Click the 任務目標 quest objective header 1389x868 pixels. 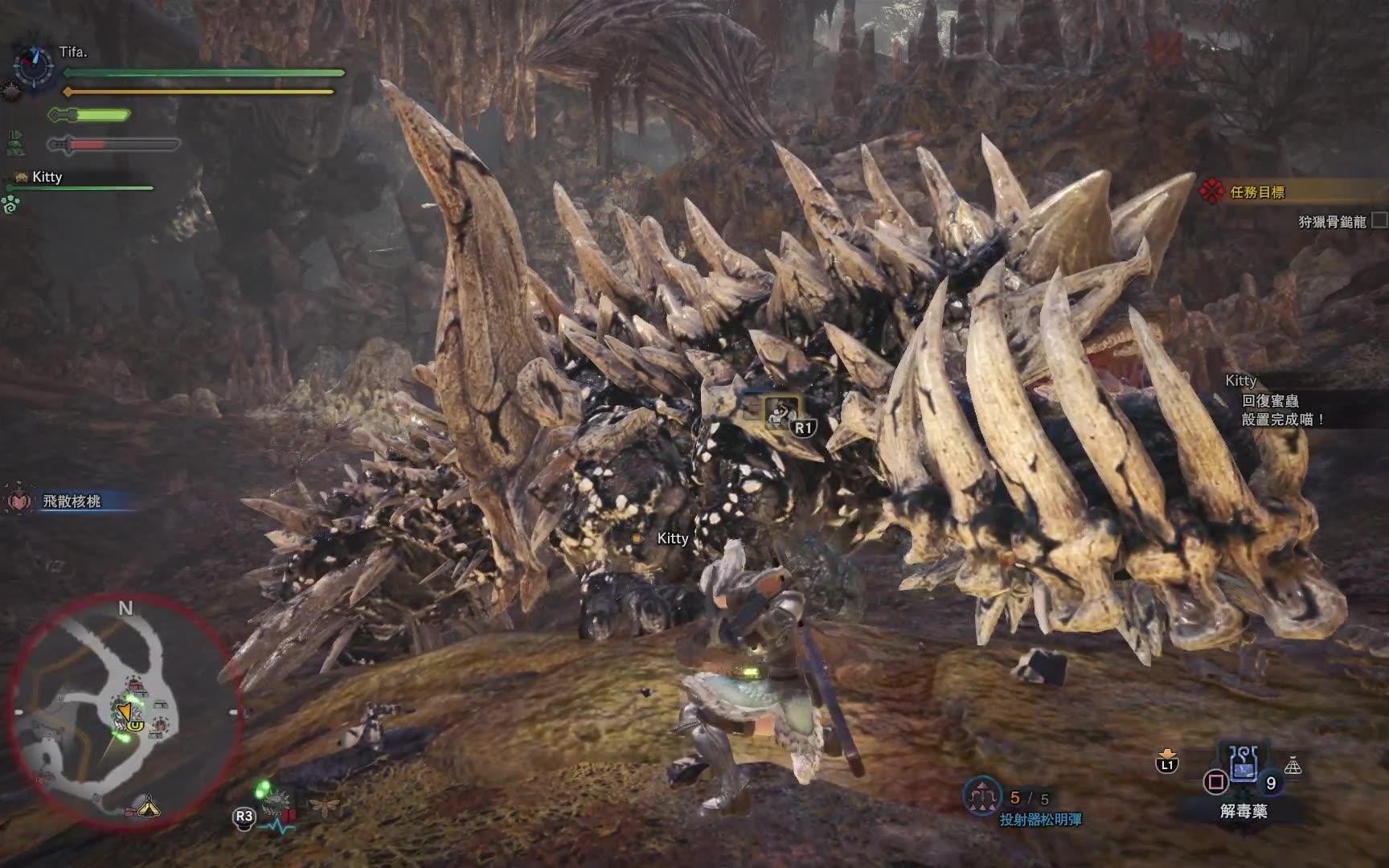click(x=1258, y=192)
